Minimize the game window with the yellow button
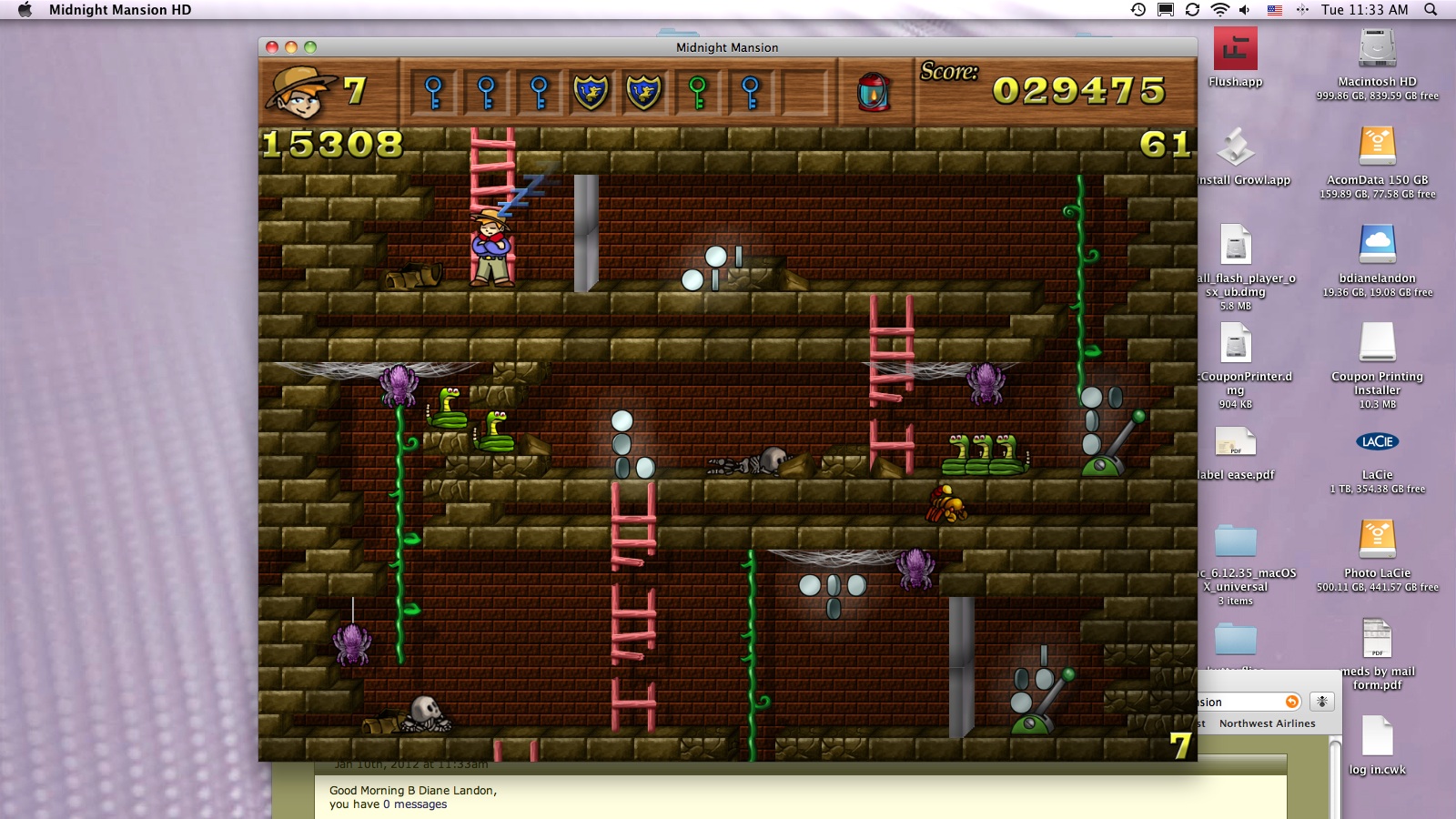The image size is (1456, 819). [x=291, y=47]
